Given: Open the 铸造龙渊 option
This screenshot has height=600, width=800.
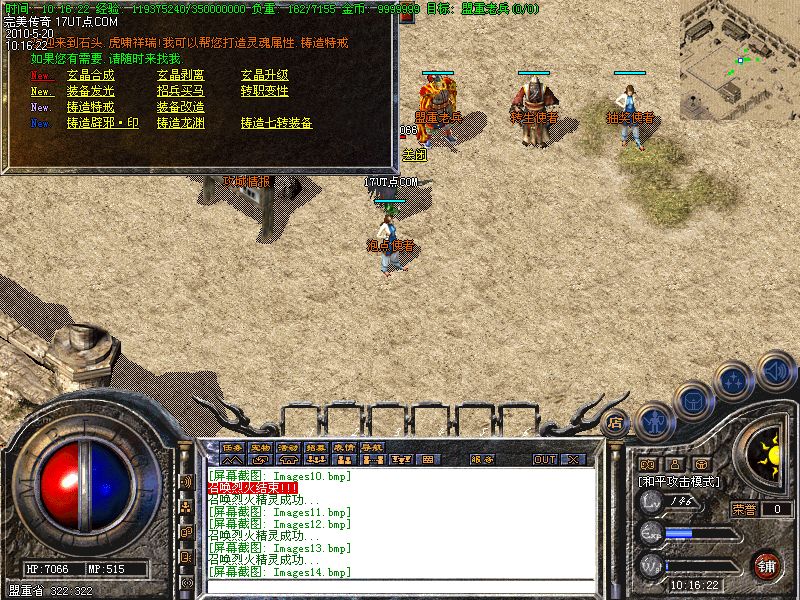Looking at the screenshot, I should point(180,123).
